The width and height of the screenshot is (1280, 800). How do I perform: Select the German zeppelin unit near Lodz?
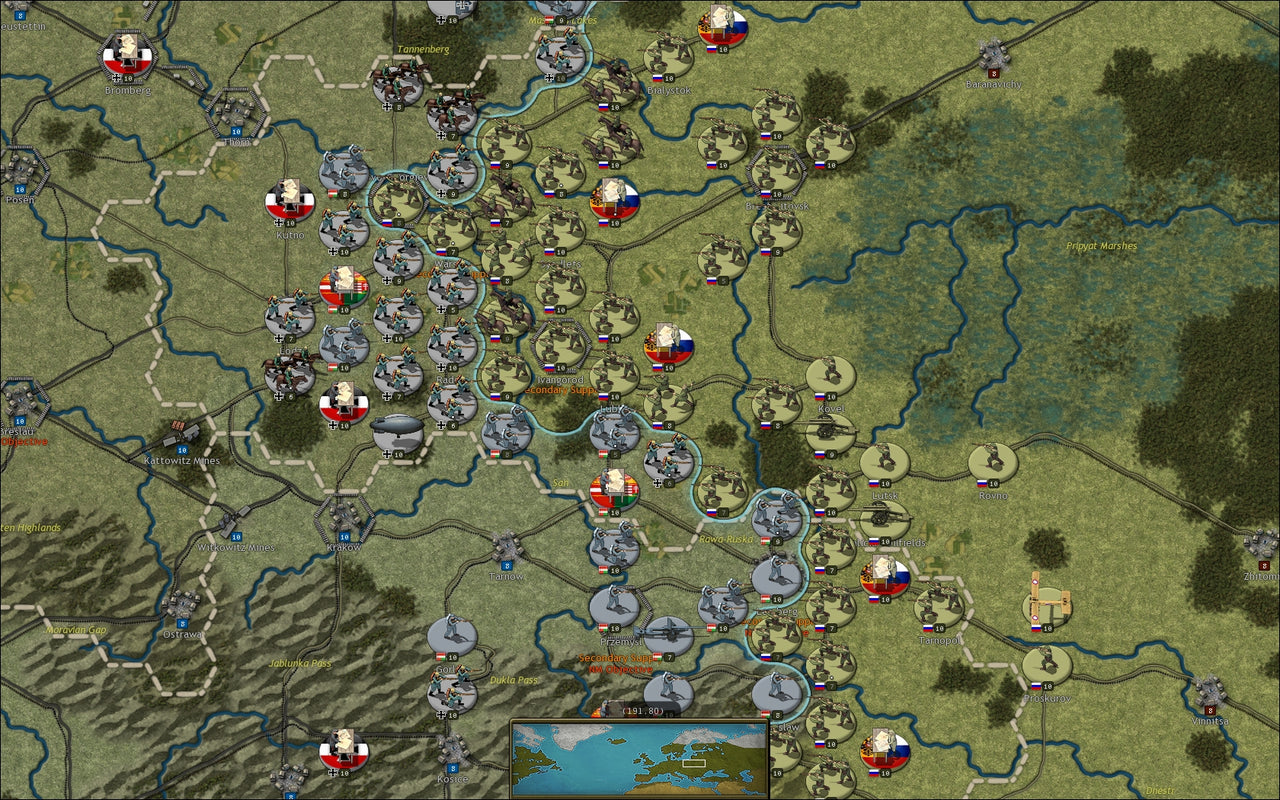[398, 428]
